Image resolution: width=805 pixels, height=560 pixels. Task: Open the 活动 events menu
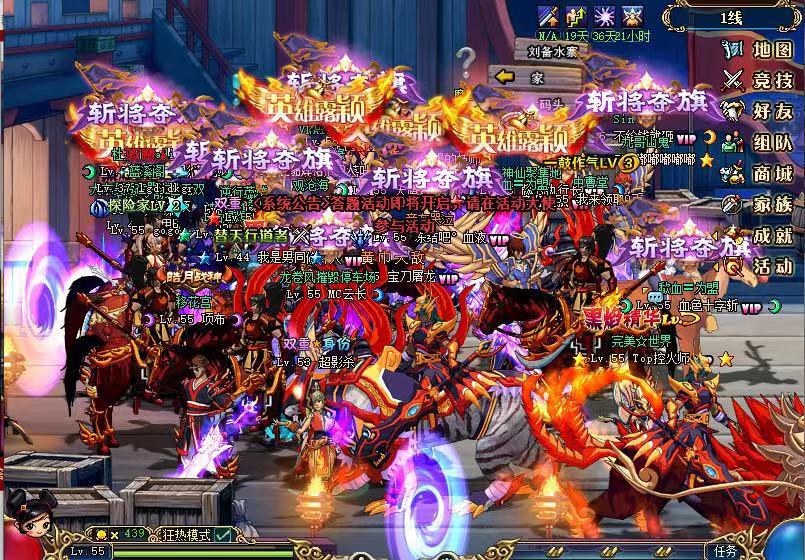pos(762,266)
